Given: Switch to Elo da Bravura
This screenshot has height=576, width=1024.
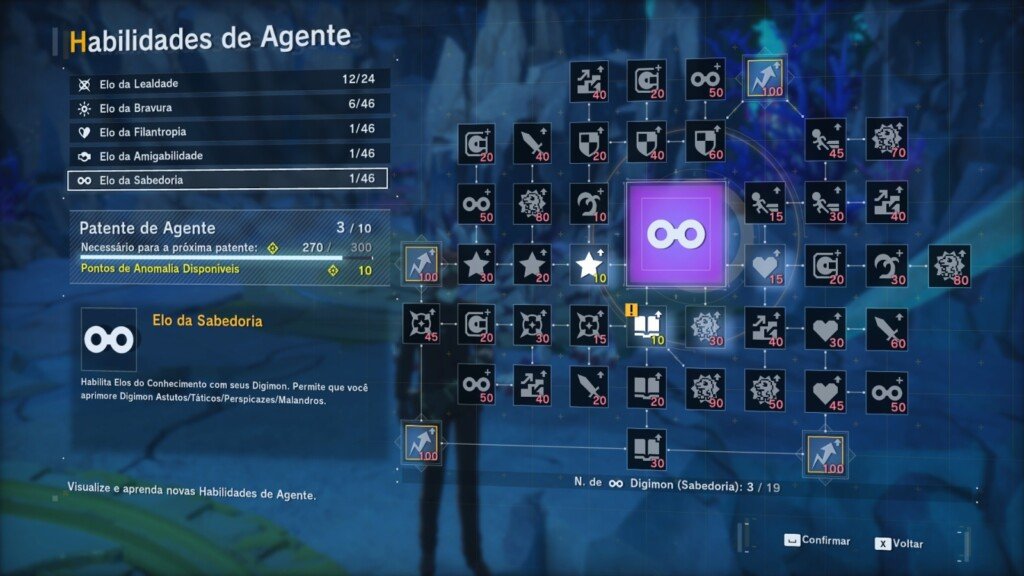Looking at the screenshot, I should 228,107.
